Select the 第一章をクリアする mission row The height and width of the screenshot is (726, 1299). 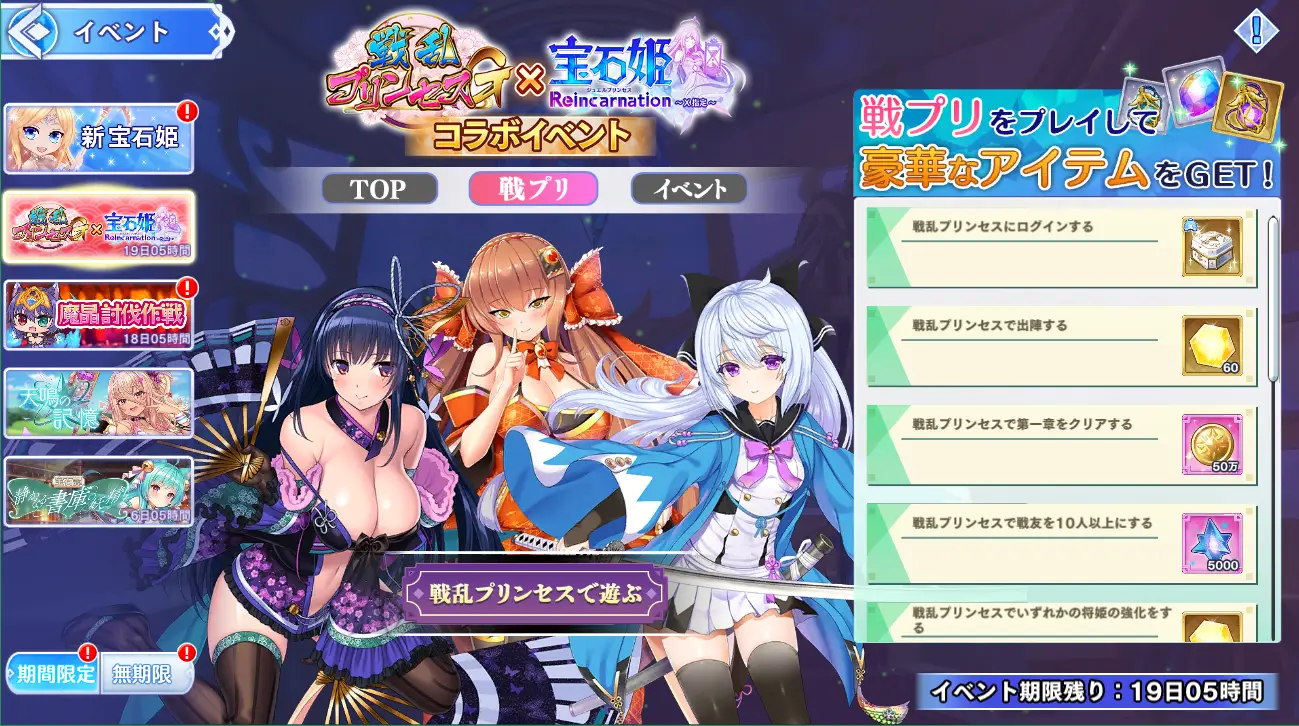[x=1030, y=444]
